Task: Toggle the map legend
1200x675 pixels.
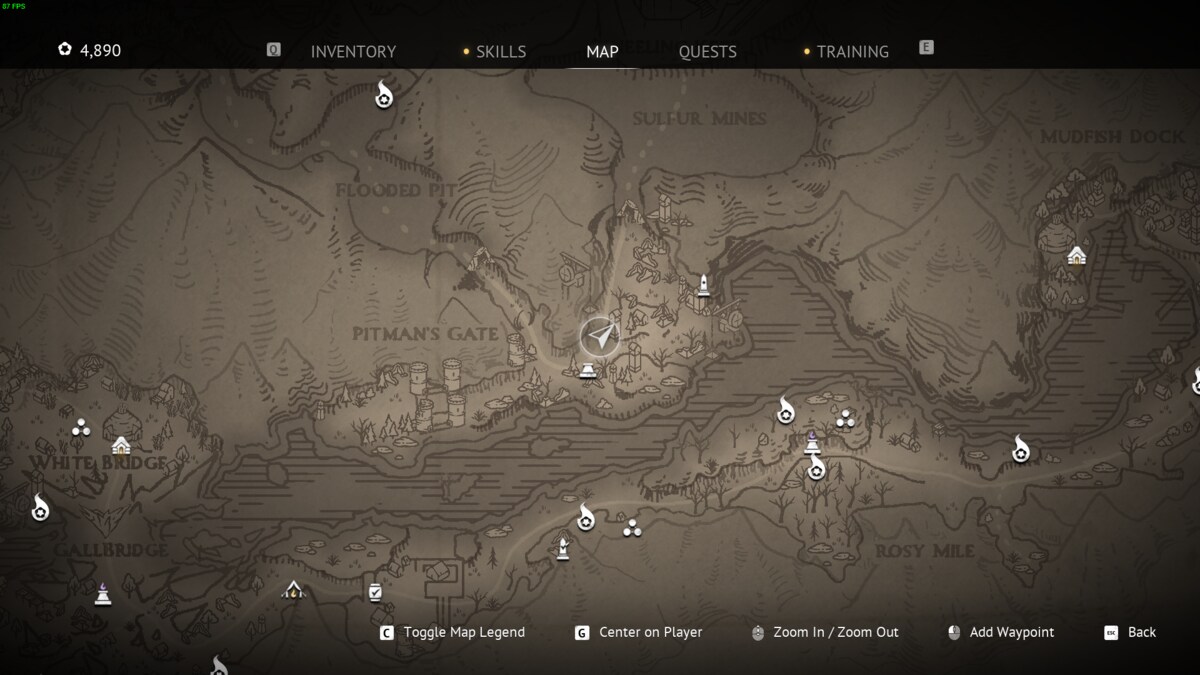Action: [463, 632]
